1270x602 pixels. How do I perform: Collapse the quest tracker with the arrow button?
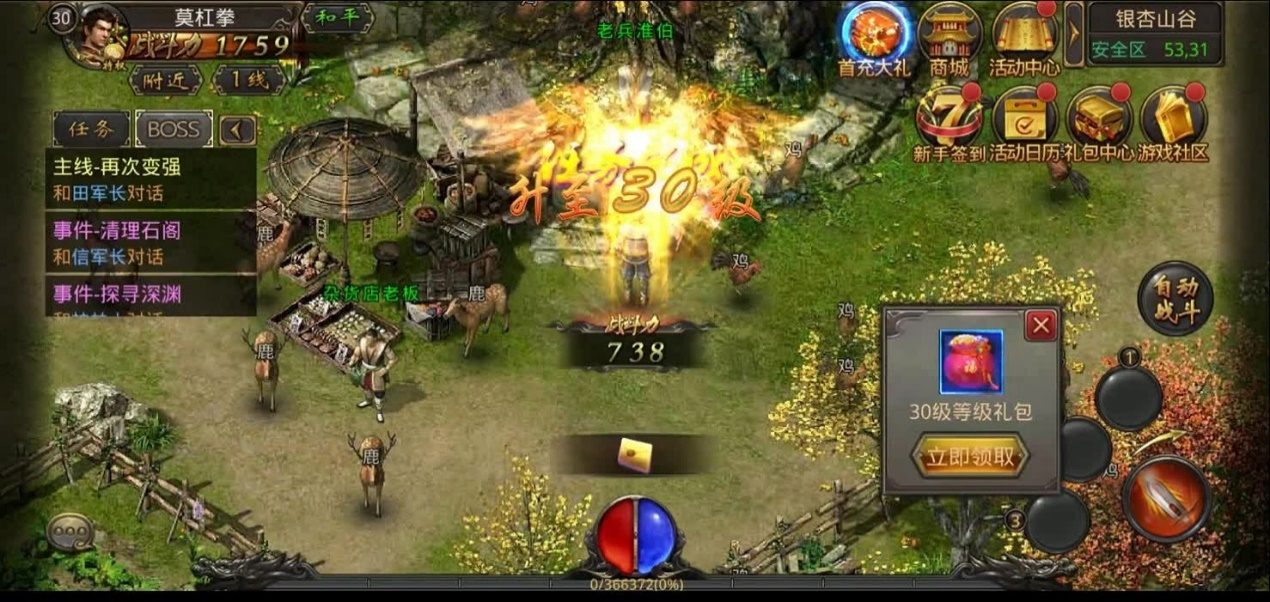(x=236, y=129)
